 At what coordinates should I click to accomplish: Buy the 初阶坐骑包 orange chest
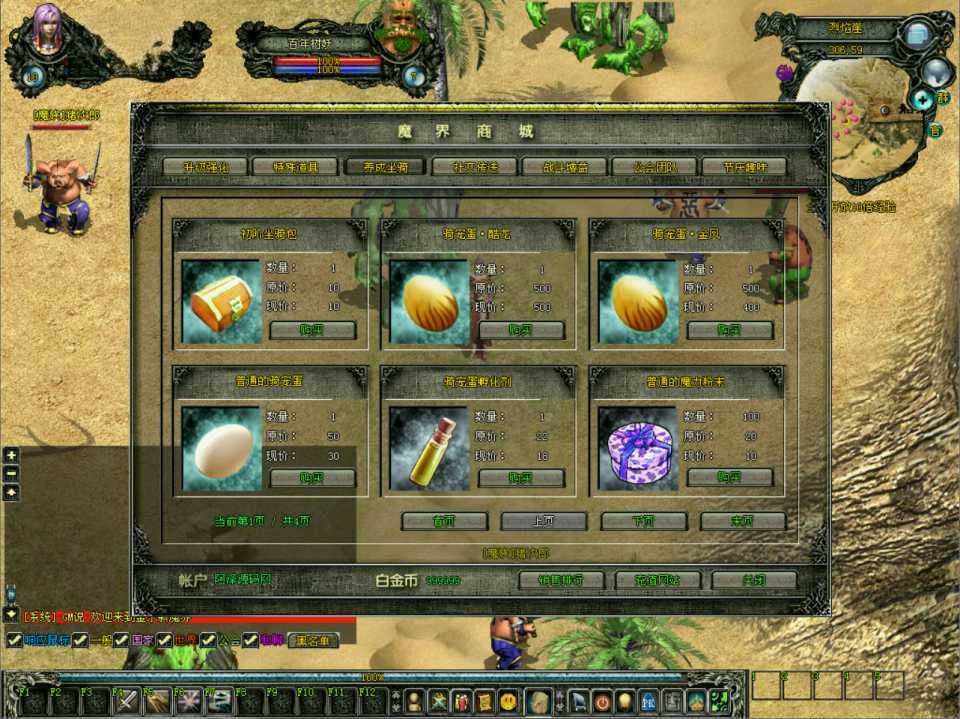pyautogui.click(x=313, y=330)
